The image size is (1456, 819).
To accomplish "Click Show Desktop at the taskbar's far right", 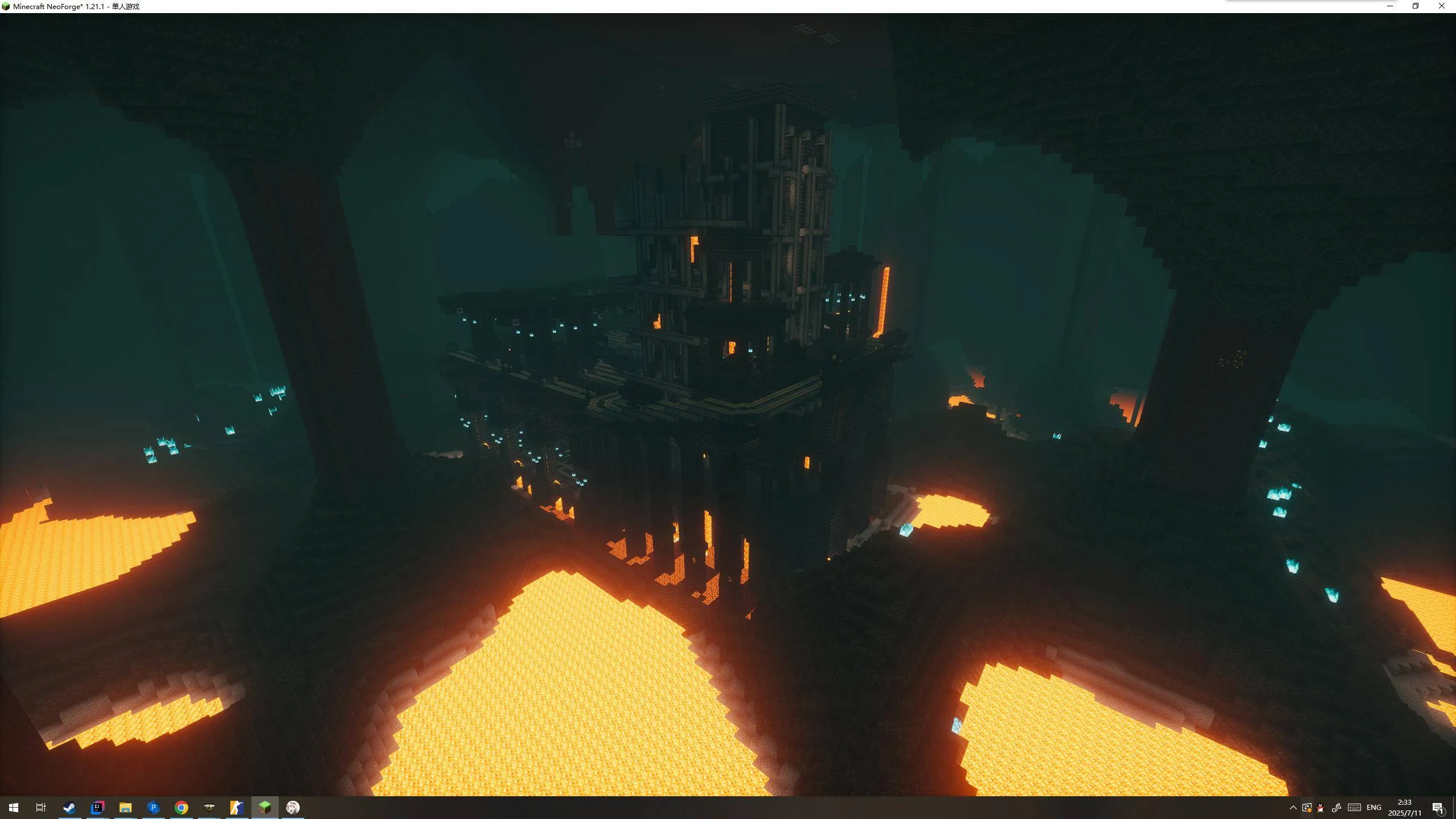I will [1454, 807].
